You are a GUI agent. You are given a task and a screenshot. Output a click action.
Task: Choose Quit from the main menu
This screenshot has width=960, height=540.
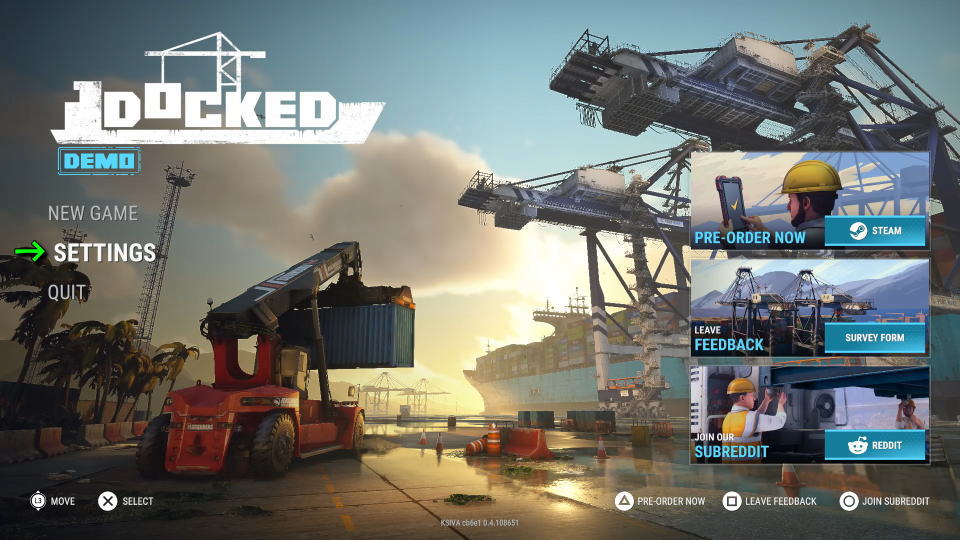[x=68, y=292]
